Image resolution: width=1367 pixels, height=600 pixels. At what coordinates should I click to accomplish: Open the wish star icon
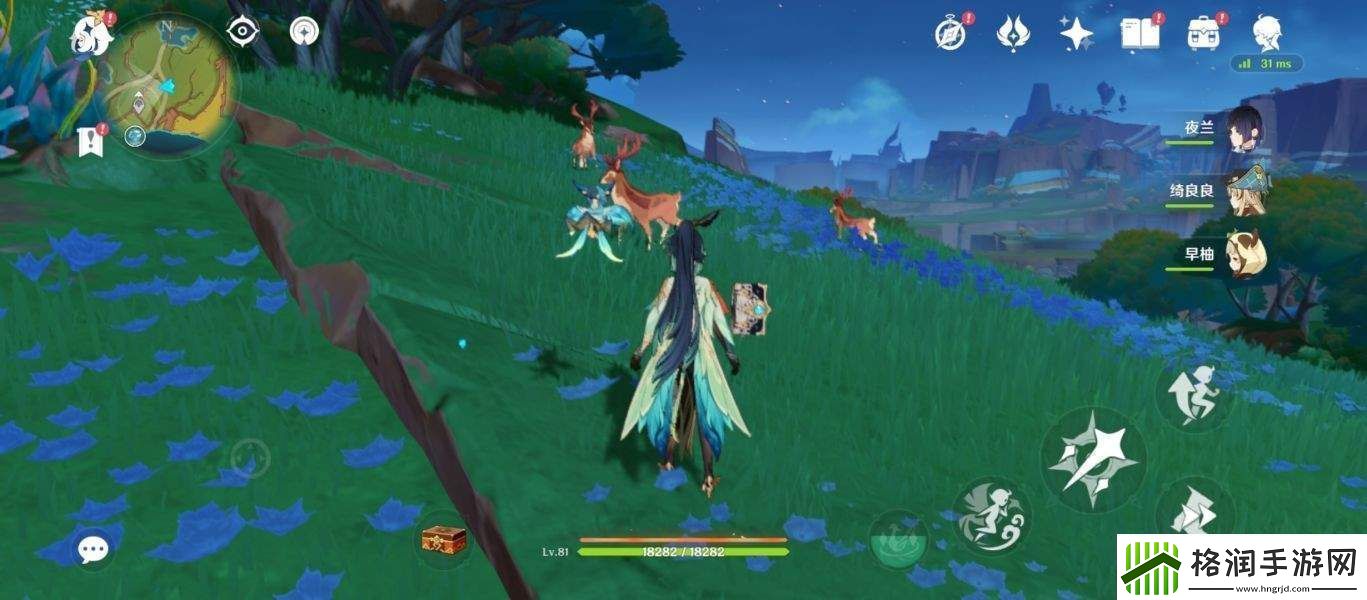coord(1076,34)
